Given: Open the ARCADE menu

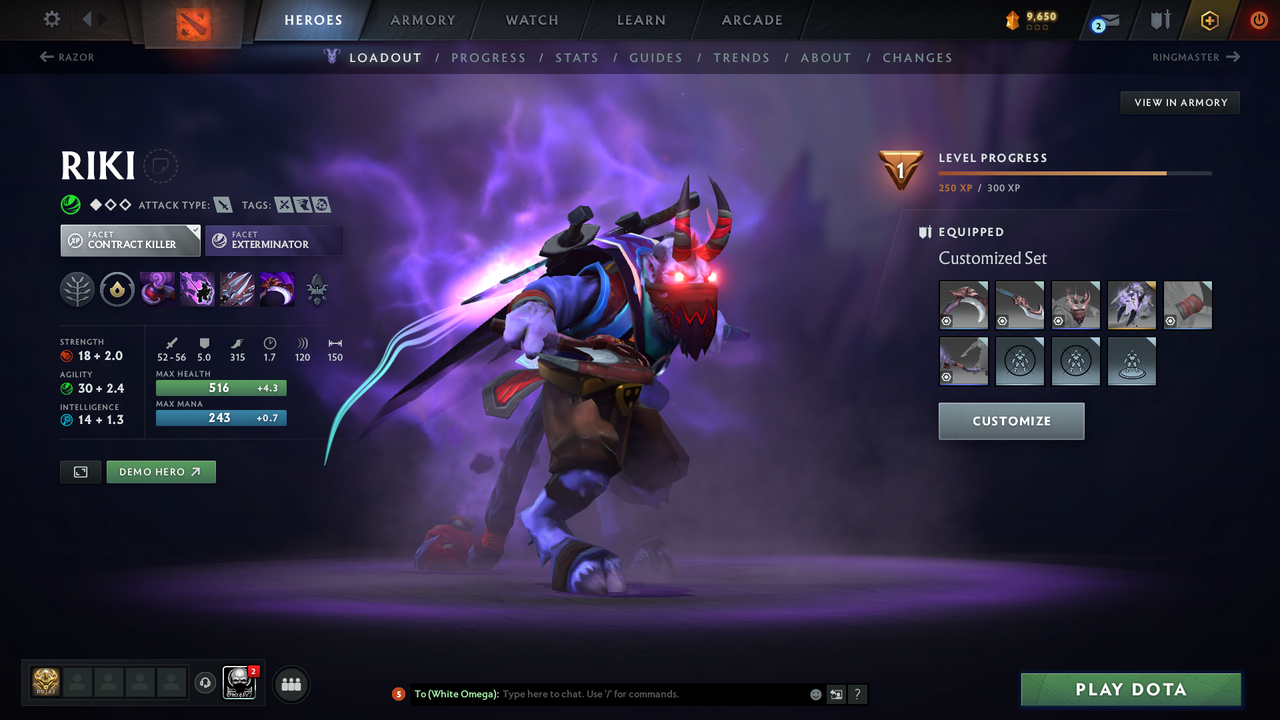Looking at the screenshot, I should [751, 20].
